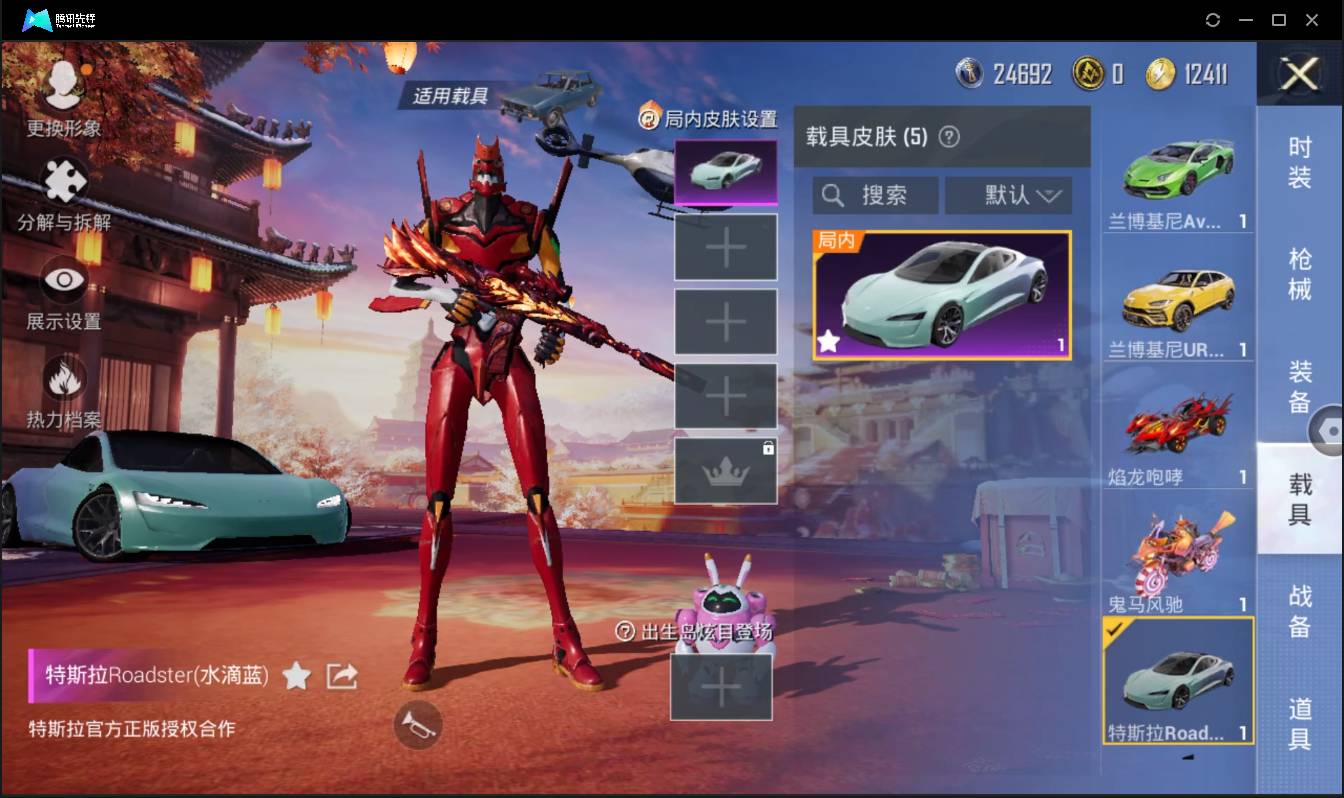Screen dimensions: 1344x798
Task: Click the share icon next to 特斯拉Roadster name
Action: pos(341,675)
